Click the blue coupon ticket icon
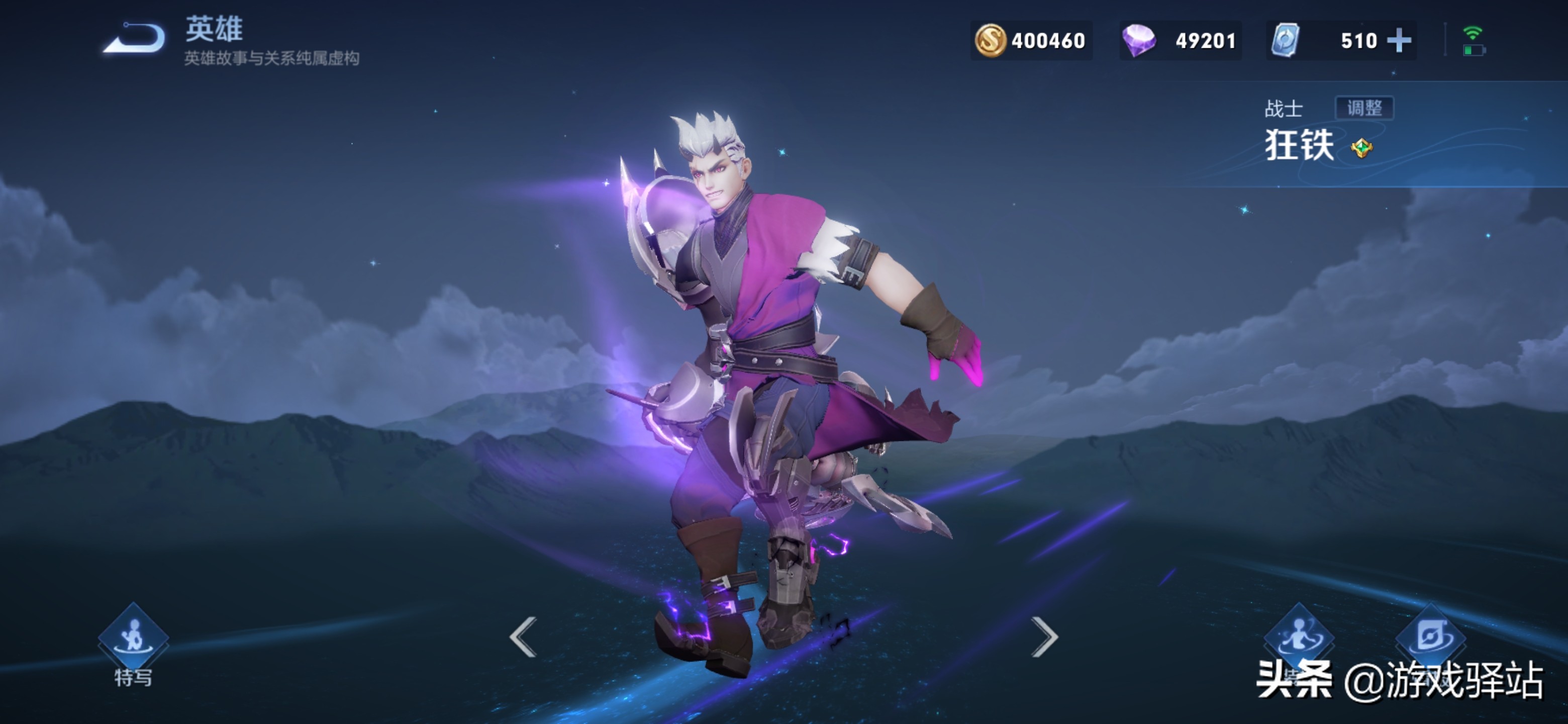Viewport: 1568px width, 724px height. (1286, 41)
